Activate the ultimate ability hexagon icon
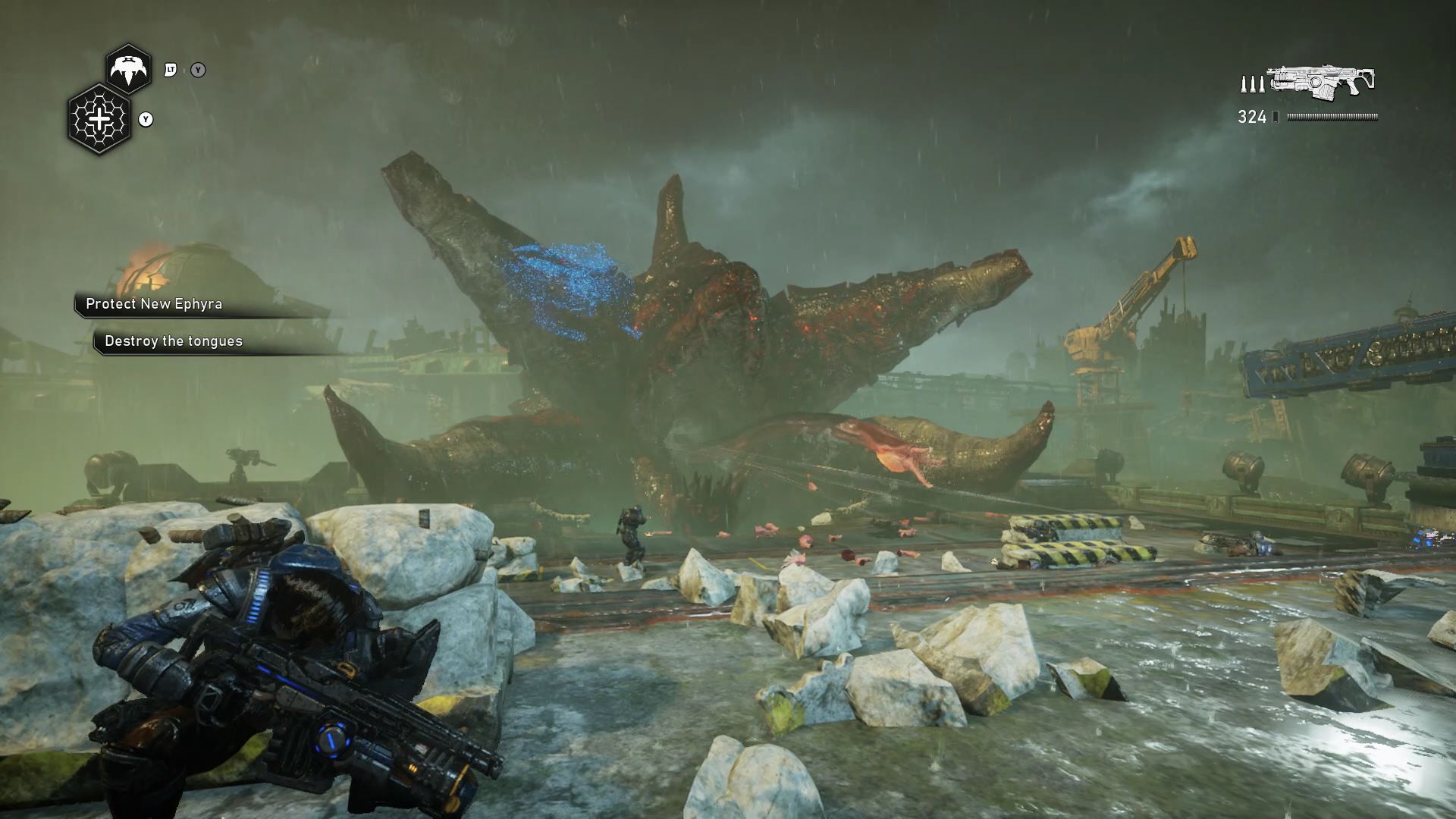This screenshot has width=1456, height=819. point(128,69)
